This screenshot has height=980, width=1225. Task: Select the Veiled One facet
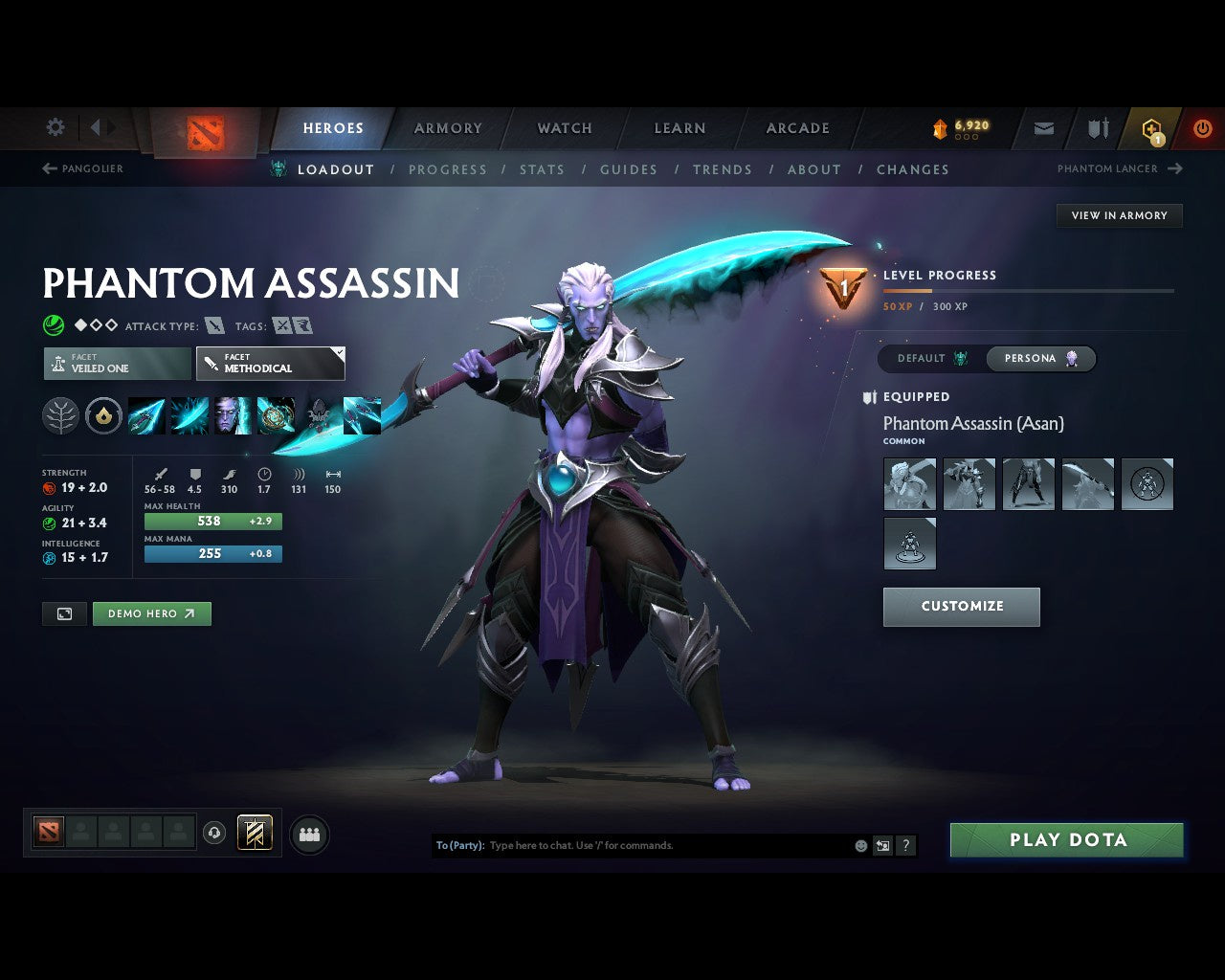(117, 364)
